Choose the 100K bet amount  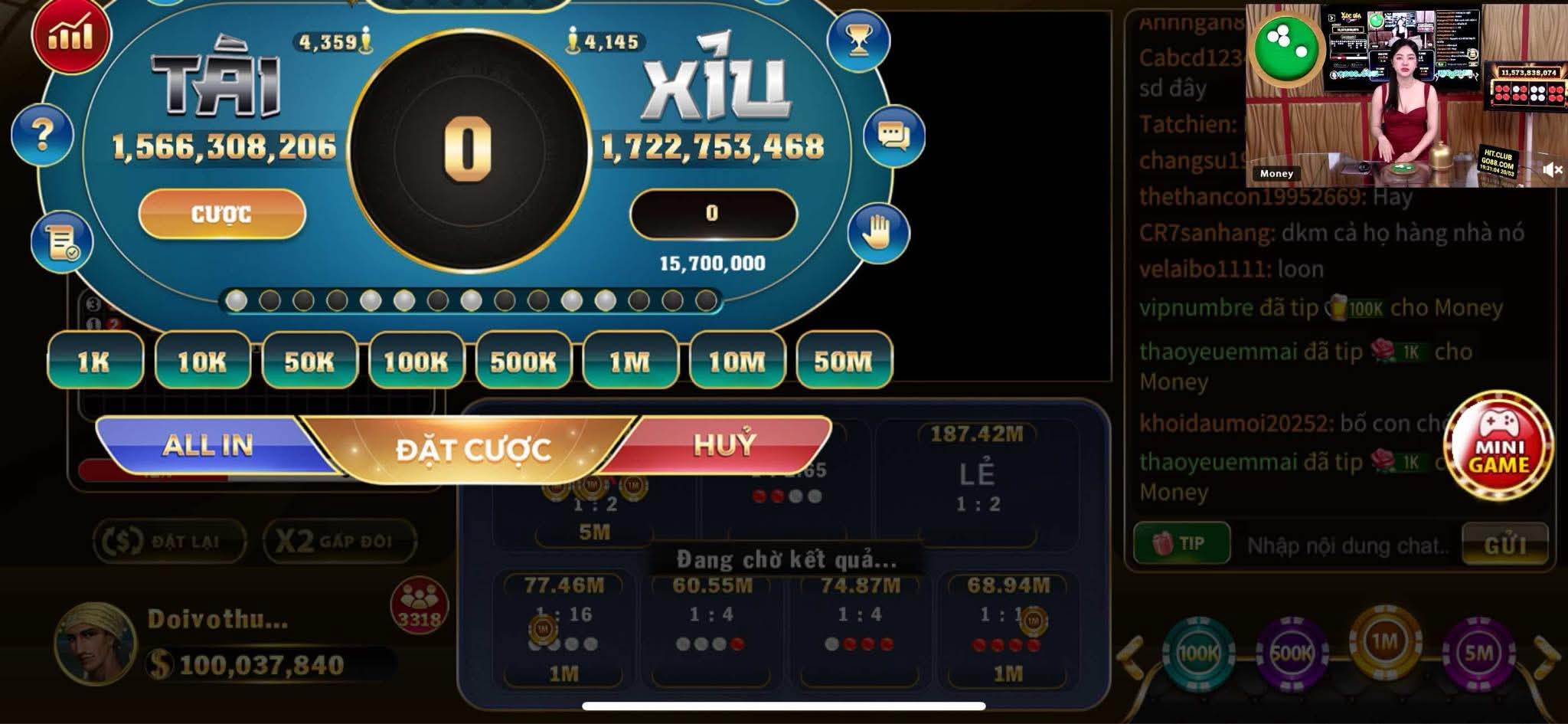click(x=416, y=361)
